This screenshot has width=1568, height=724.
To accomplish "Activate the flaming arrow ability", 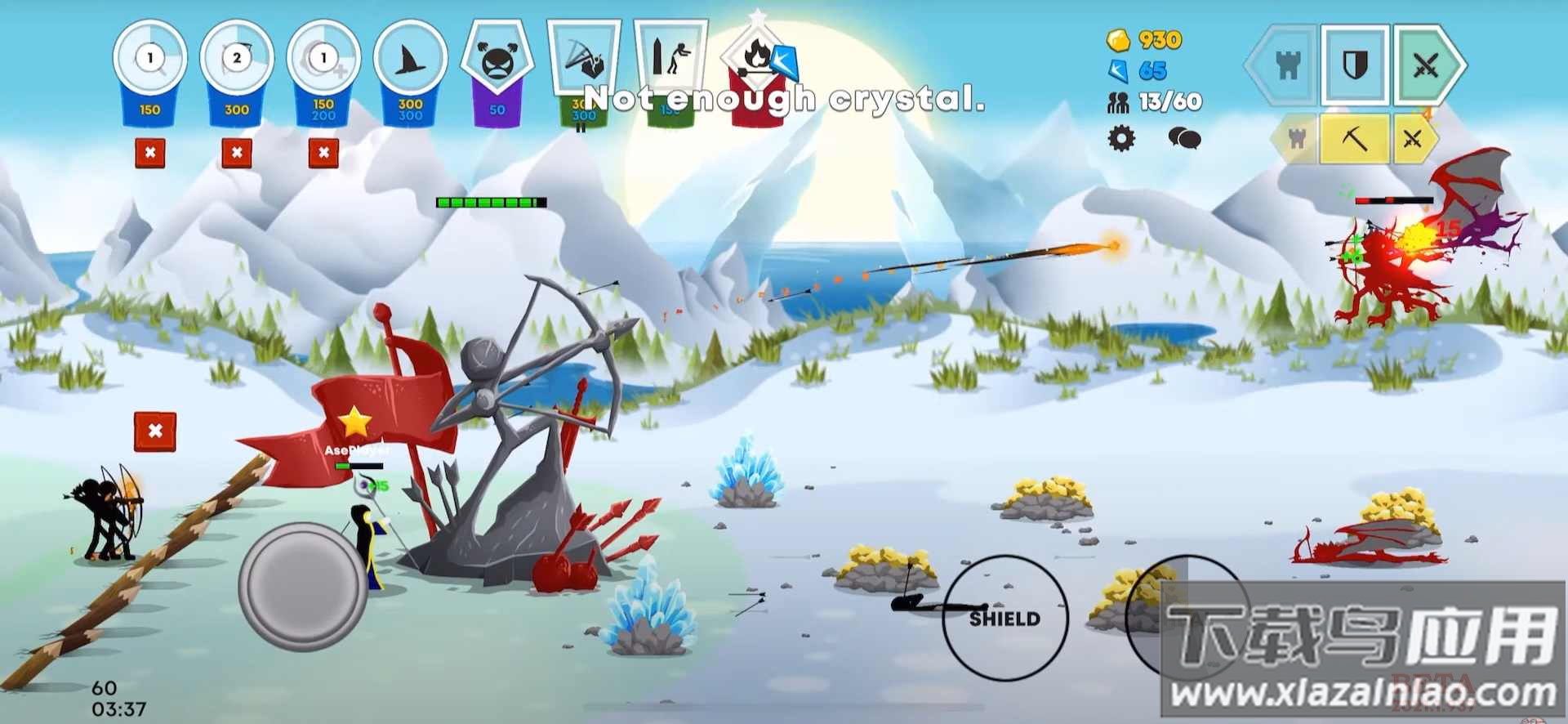I will coord(758,65).
